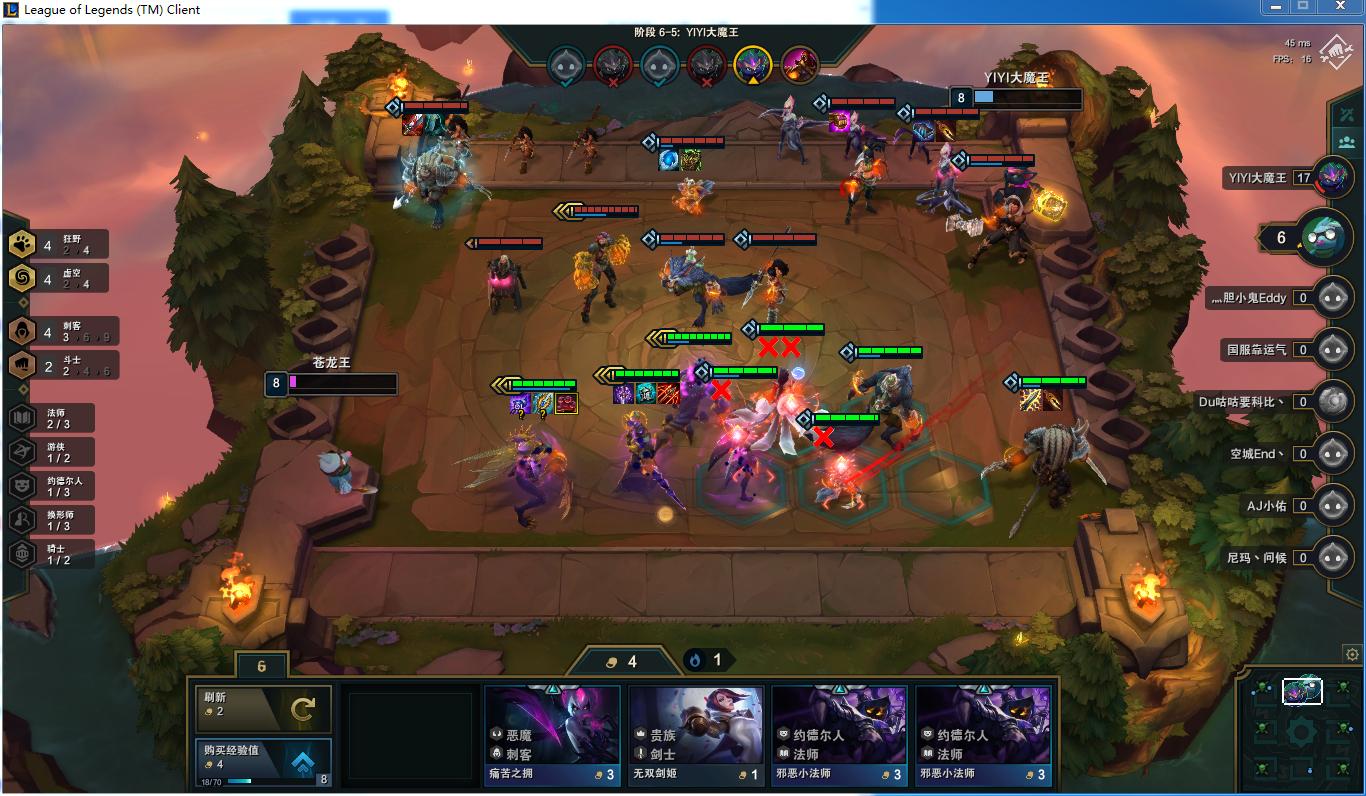Open the board minimap in the corner

1300,730
